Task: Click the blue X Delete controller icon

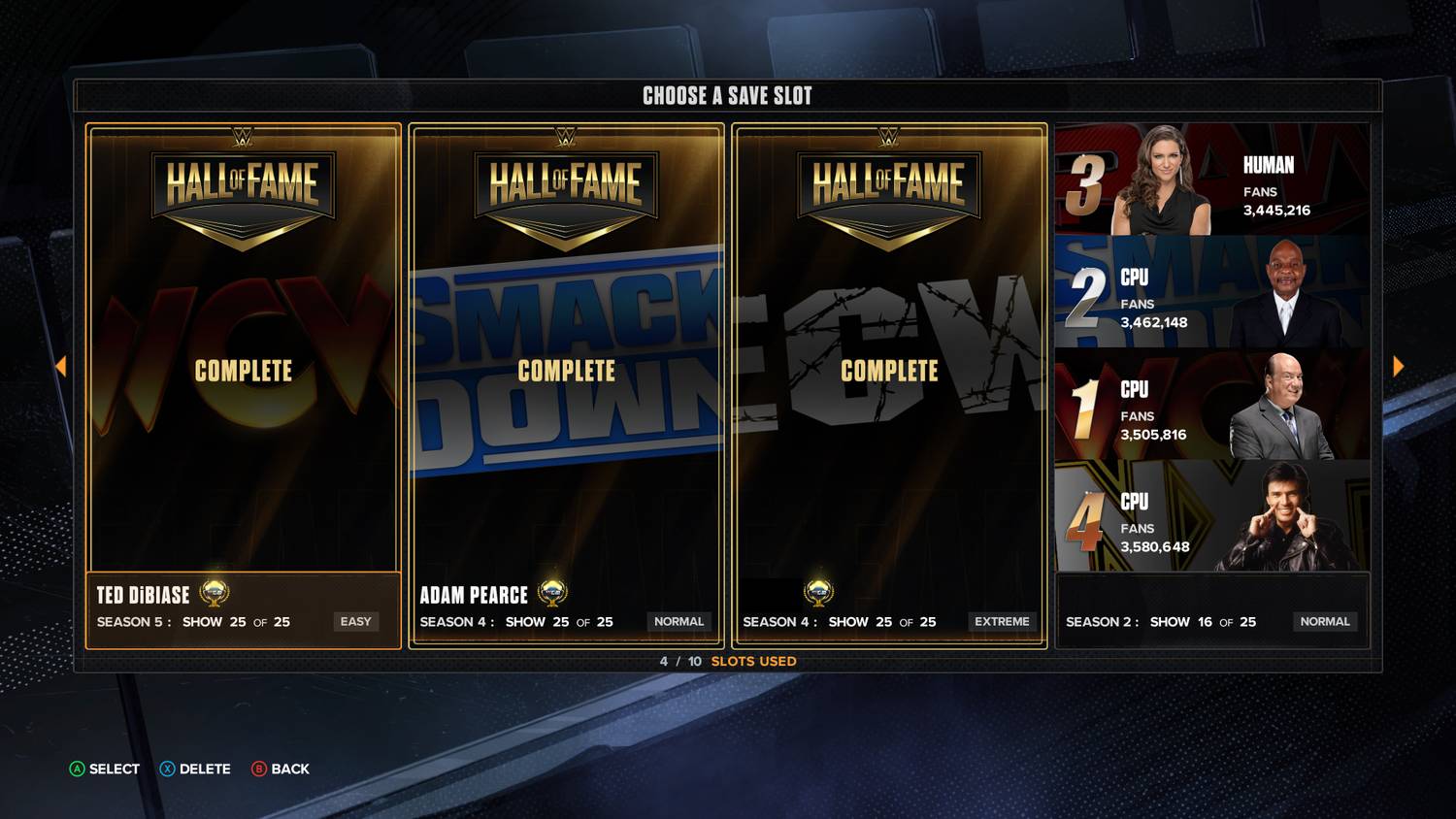Action: (167, 769)
